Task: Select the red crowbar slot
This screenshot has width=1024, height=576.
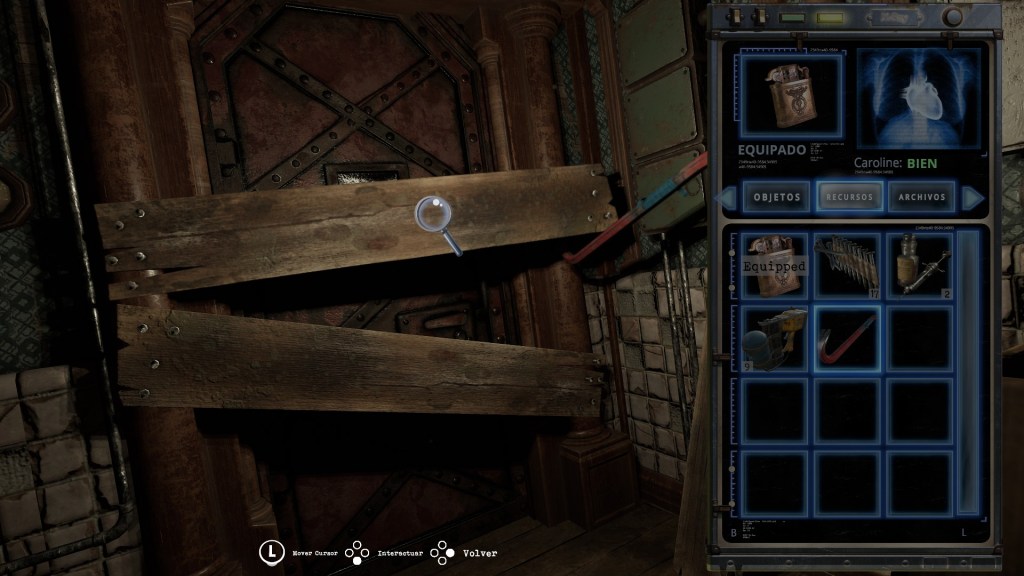Action: point(846,337)
